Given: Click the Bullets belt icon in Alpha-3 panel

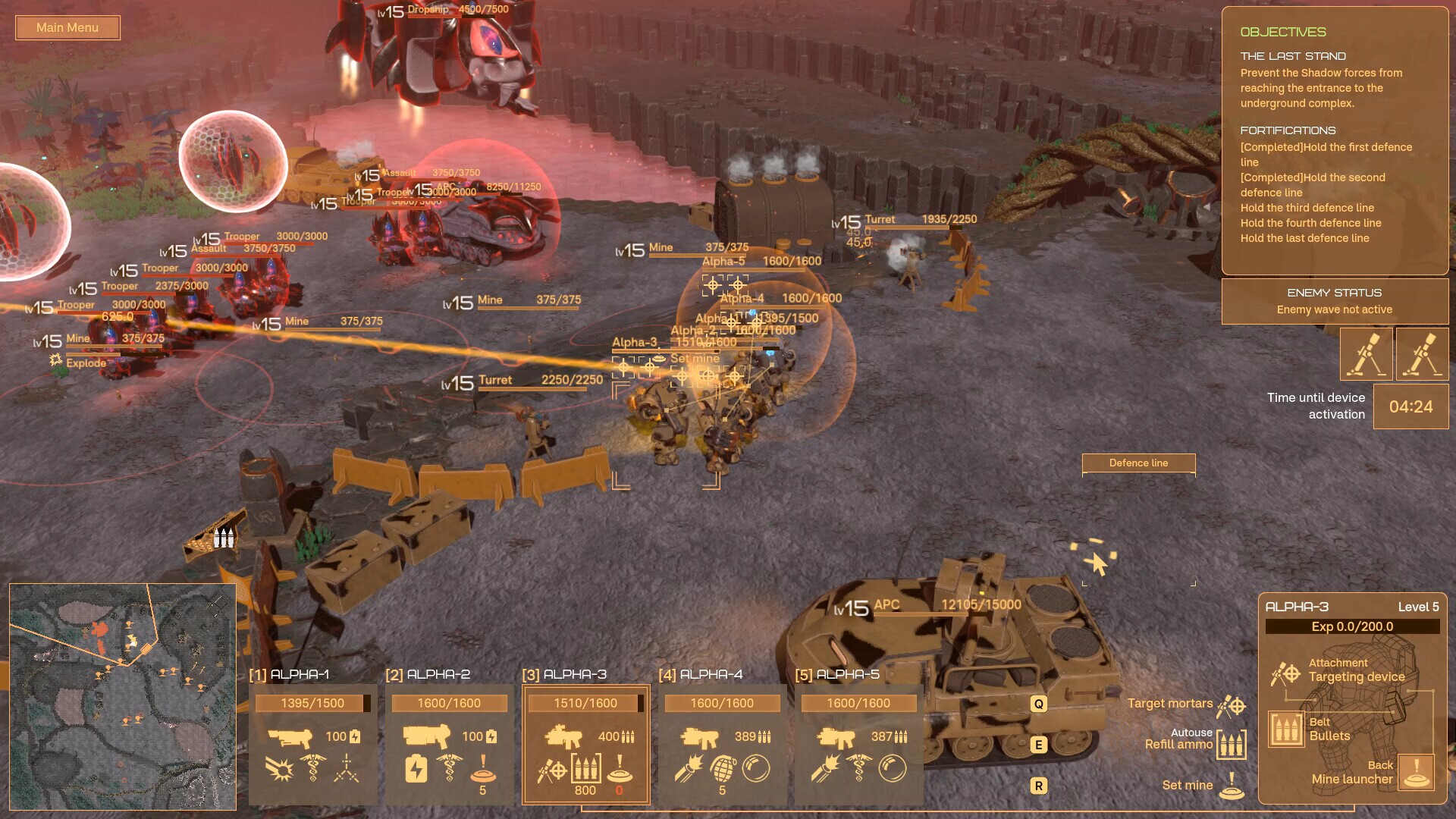Looking at the screenshot, I should tap(1287, 730).
